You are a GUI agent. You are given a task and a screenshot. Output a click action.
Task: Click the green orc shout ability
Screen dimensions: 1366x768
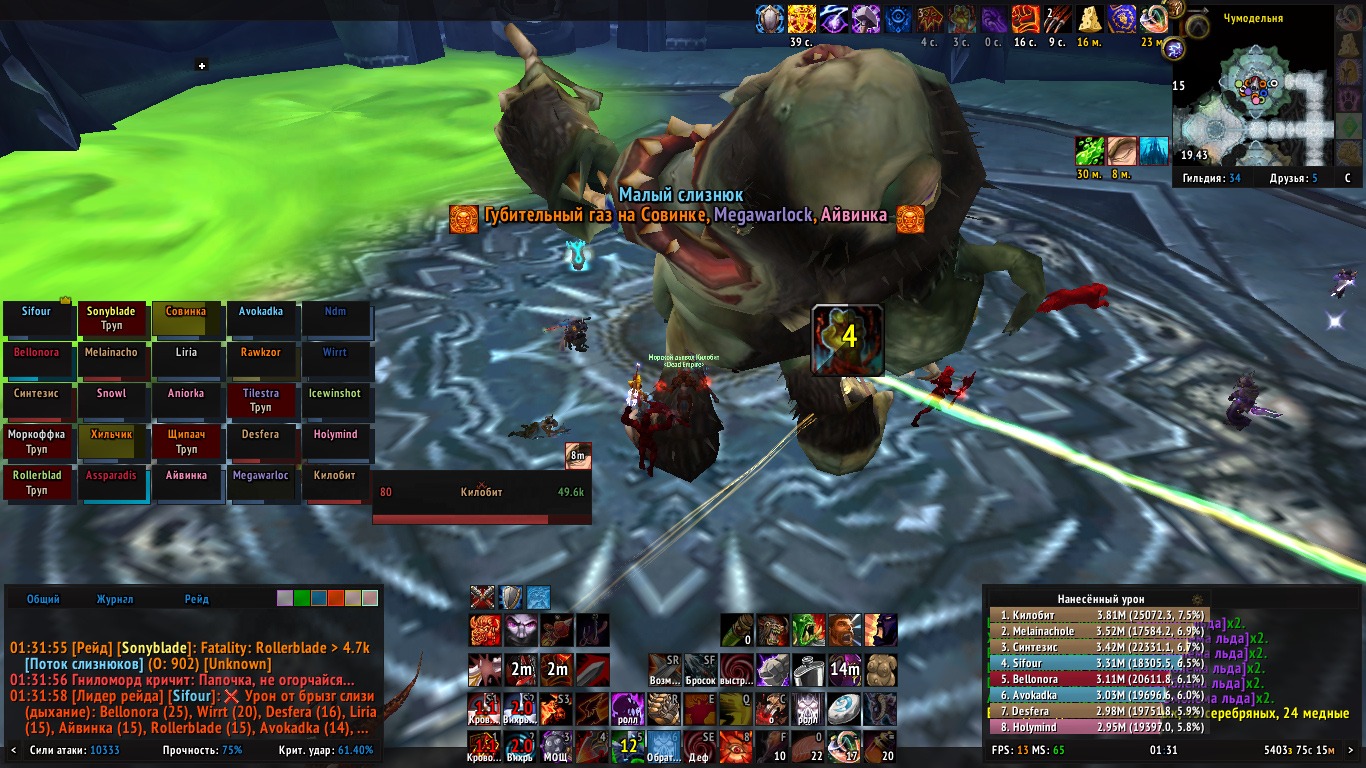point(807,630)
